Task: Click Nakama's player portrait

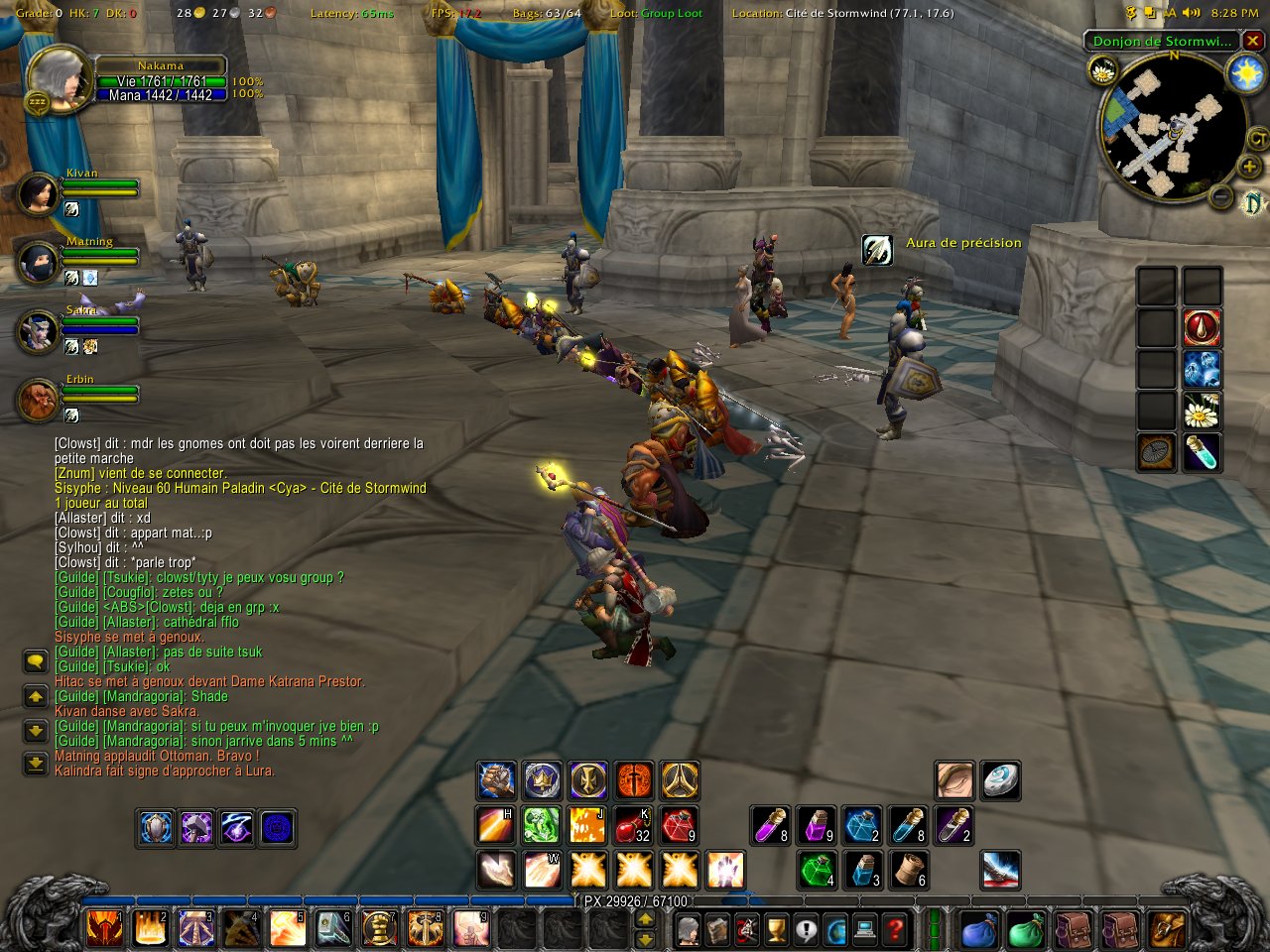Action: (x=60, y=78)
